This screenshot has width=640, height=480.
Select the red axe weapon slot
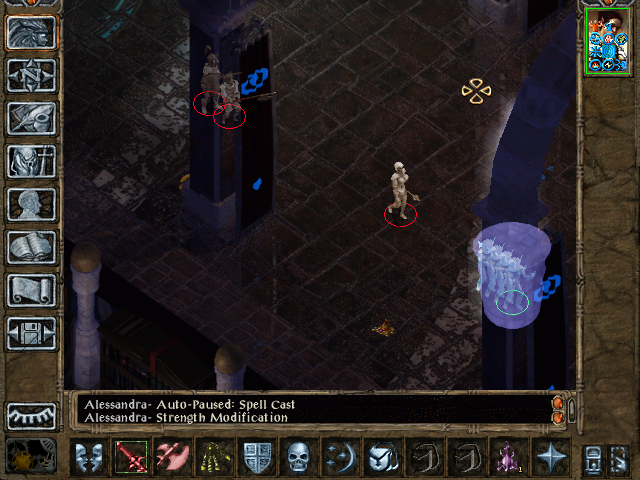(x=172, y=457)
